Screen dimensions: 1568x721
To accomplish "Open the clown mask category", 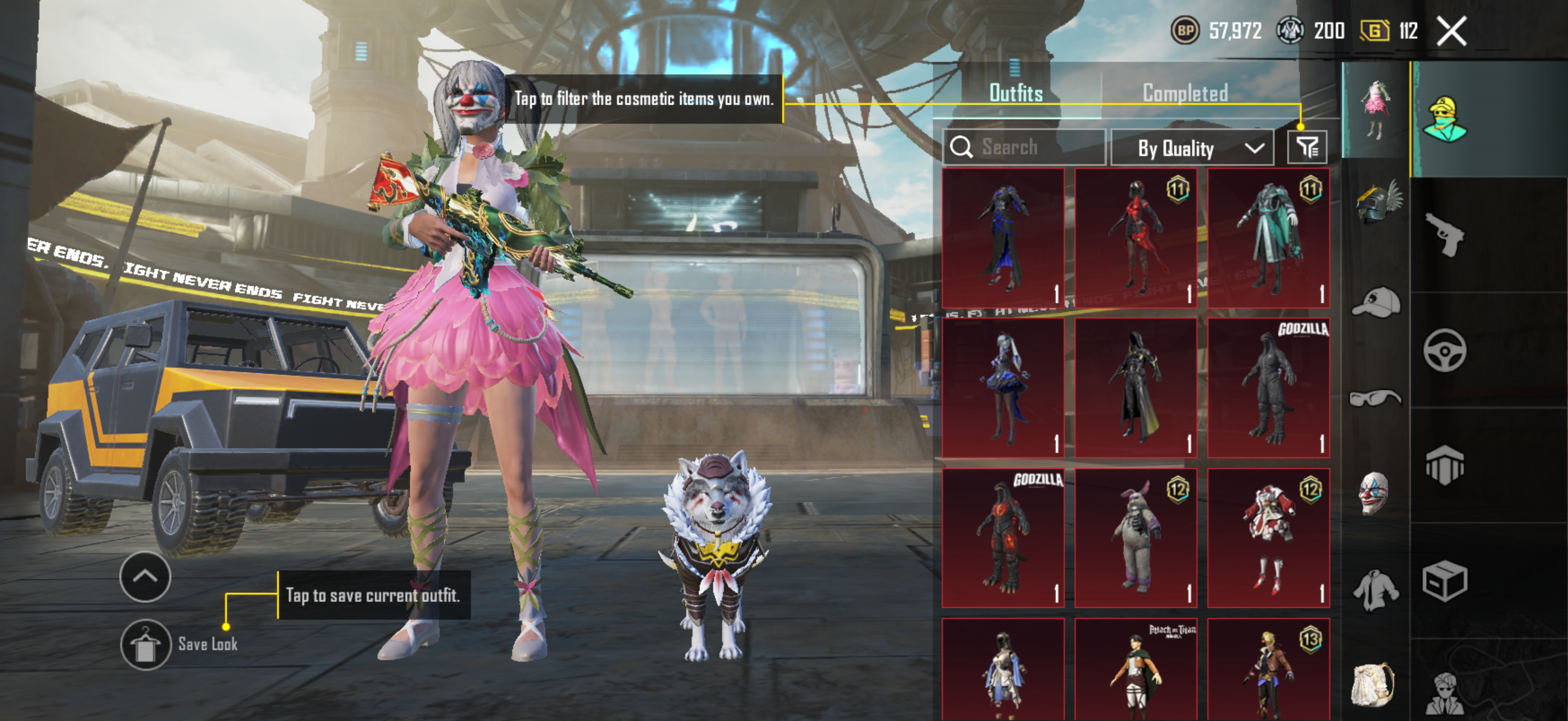I will [1374, 493].
